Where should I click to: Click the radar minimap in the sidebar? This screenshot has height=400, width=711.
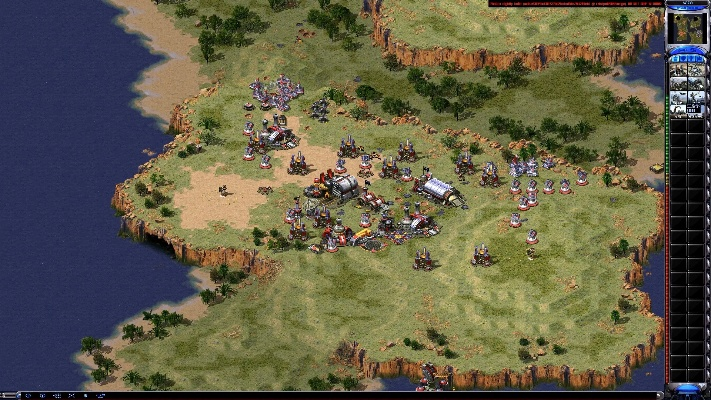pyautogui.click(x=687, y=29)
